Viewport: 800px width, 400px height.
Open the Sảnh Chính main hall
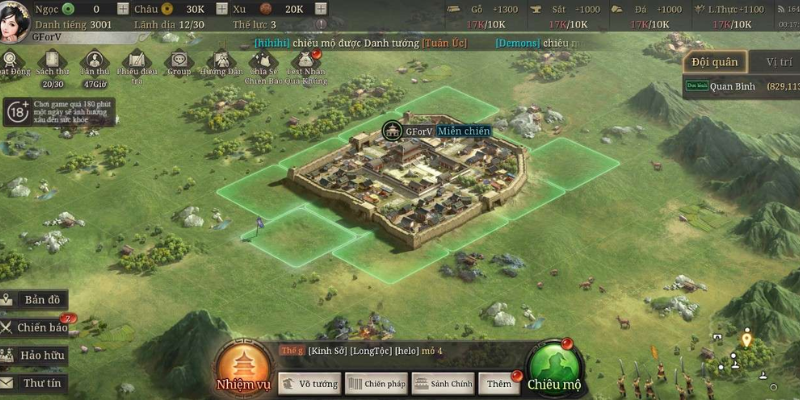click(x=443, y=383)
